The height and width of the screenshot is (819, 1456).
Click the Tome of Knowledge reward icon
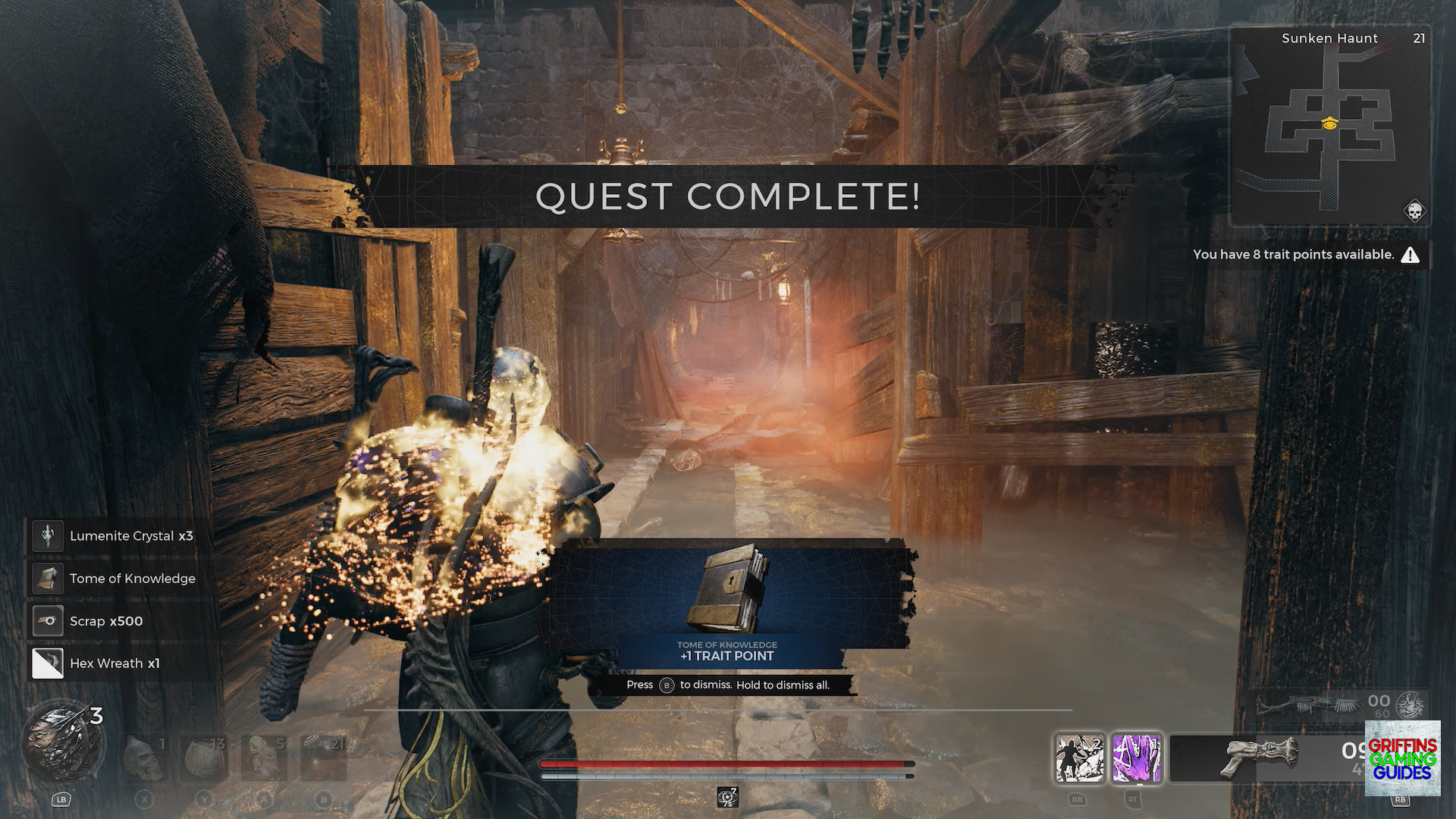pyautogui.click(x=46, y=578)
